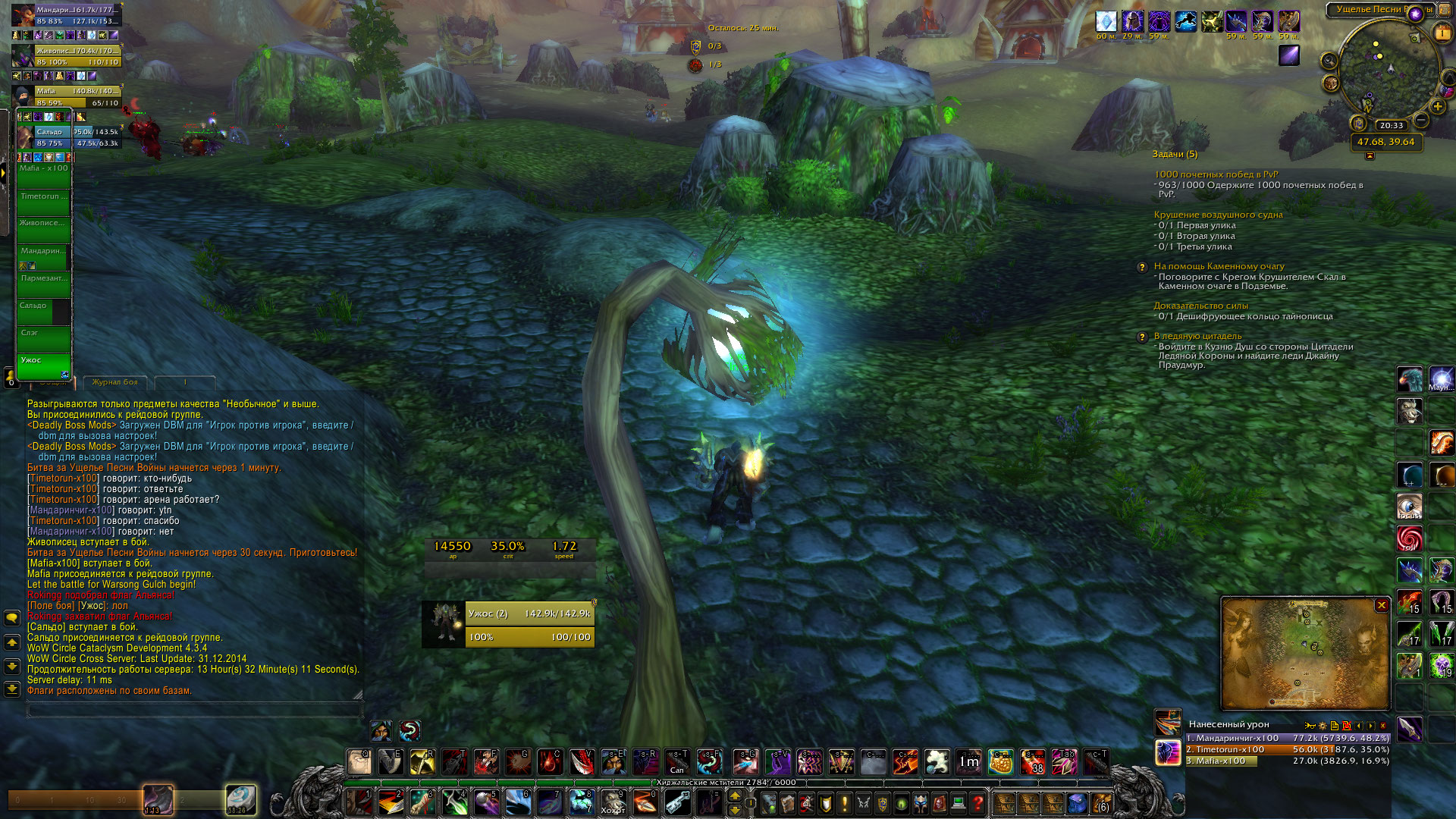Zoom out the minimap with the minus button
Screen dimensions: 1456x819
1421,121
